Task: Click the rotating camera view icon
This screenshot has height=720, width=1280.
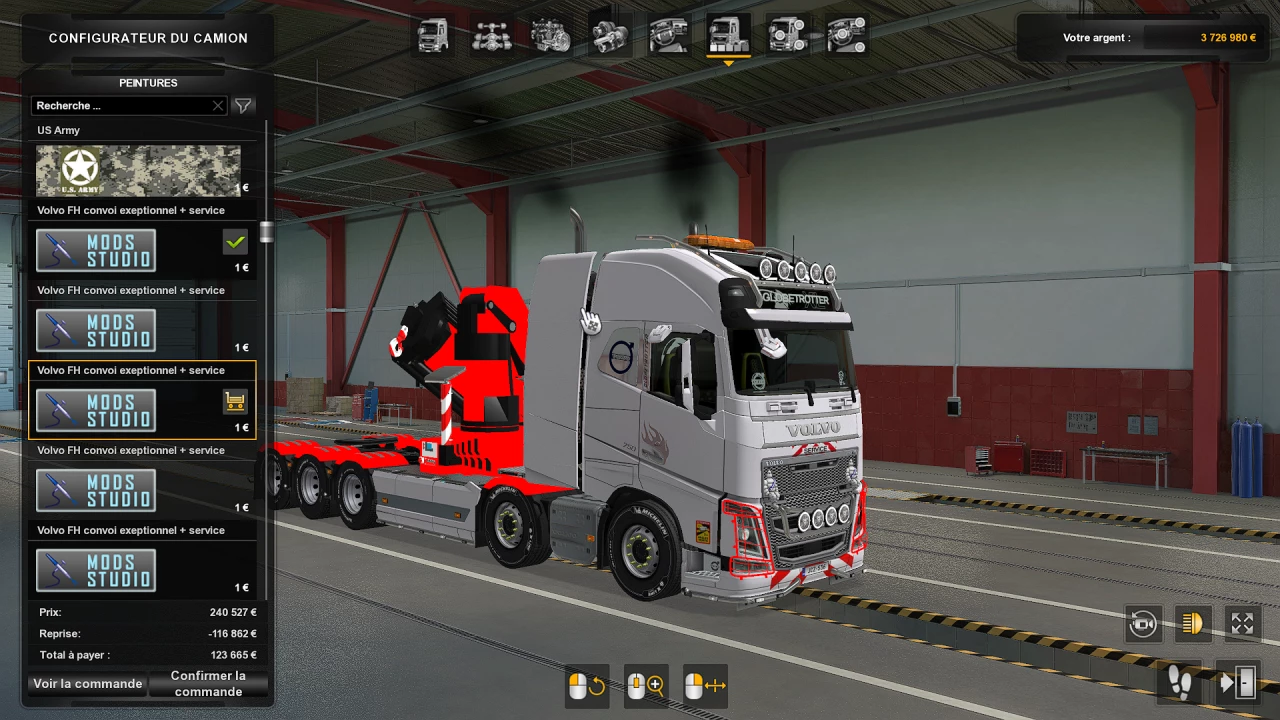Action: (x=1143, y=623)
